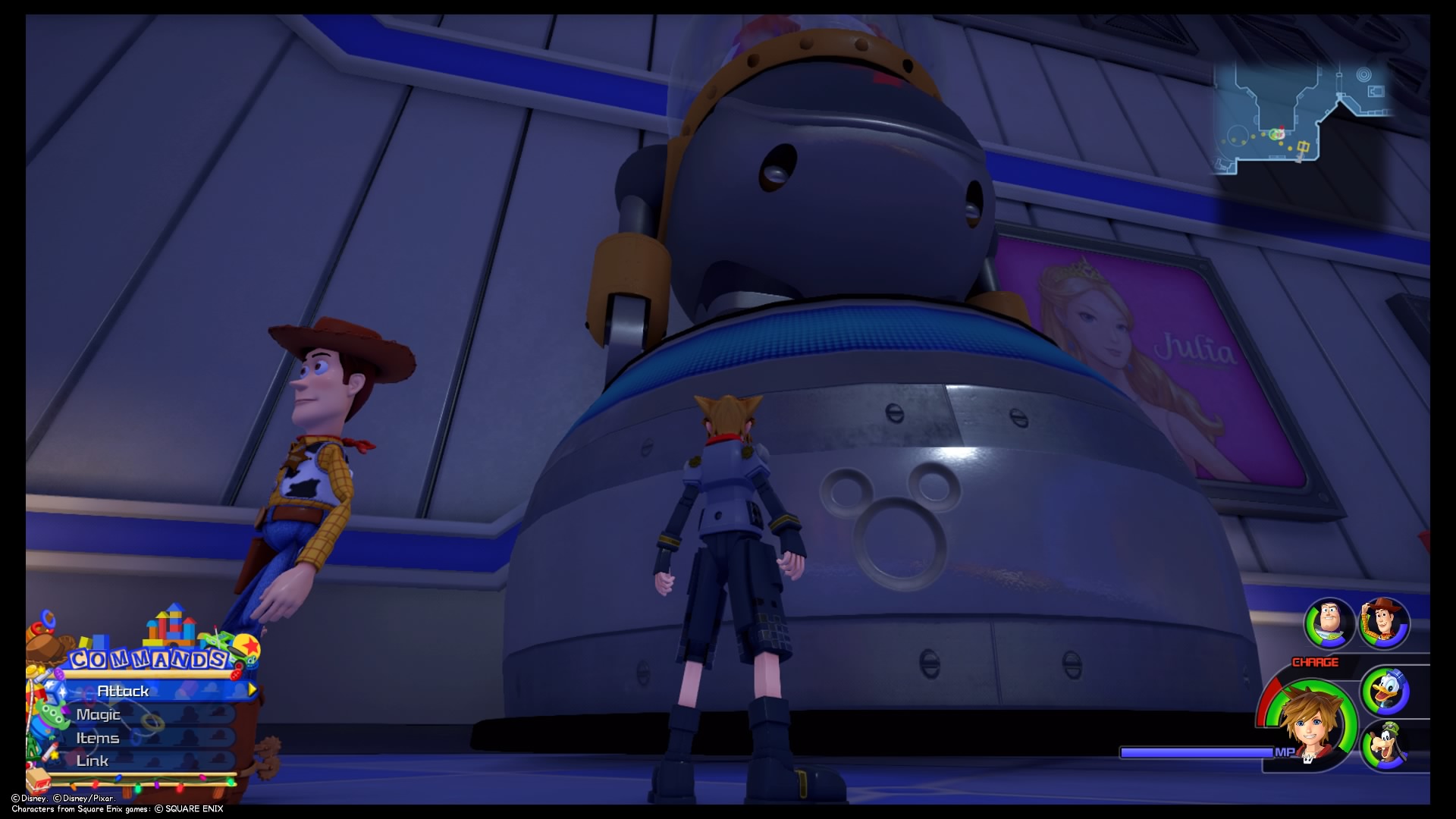Expand the Attack command submenu arrow
Viewport: 1456px width, 819px height.
click(250, 691)
